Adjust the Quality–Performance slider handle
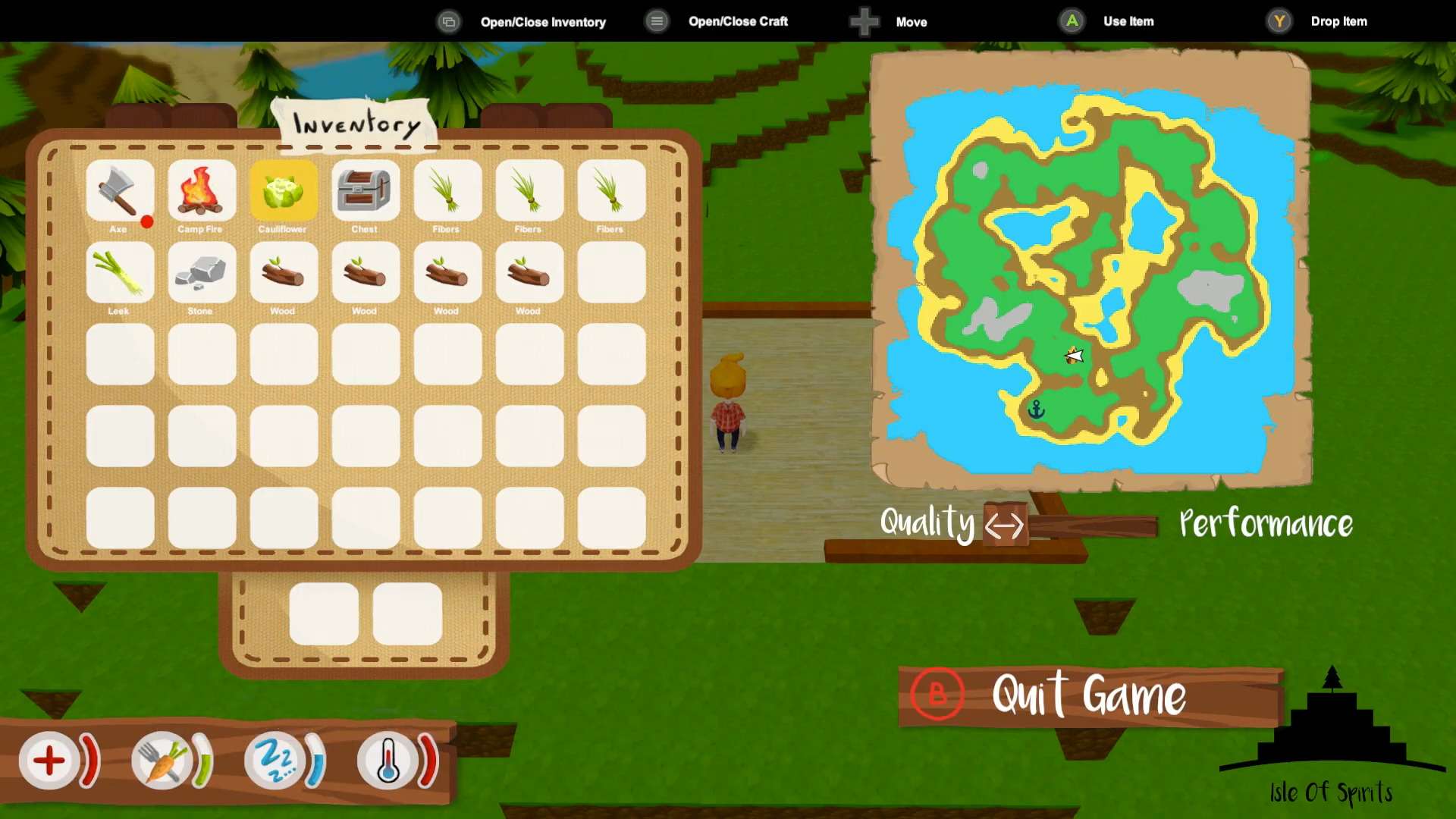 click(1005, 524)
